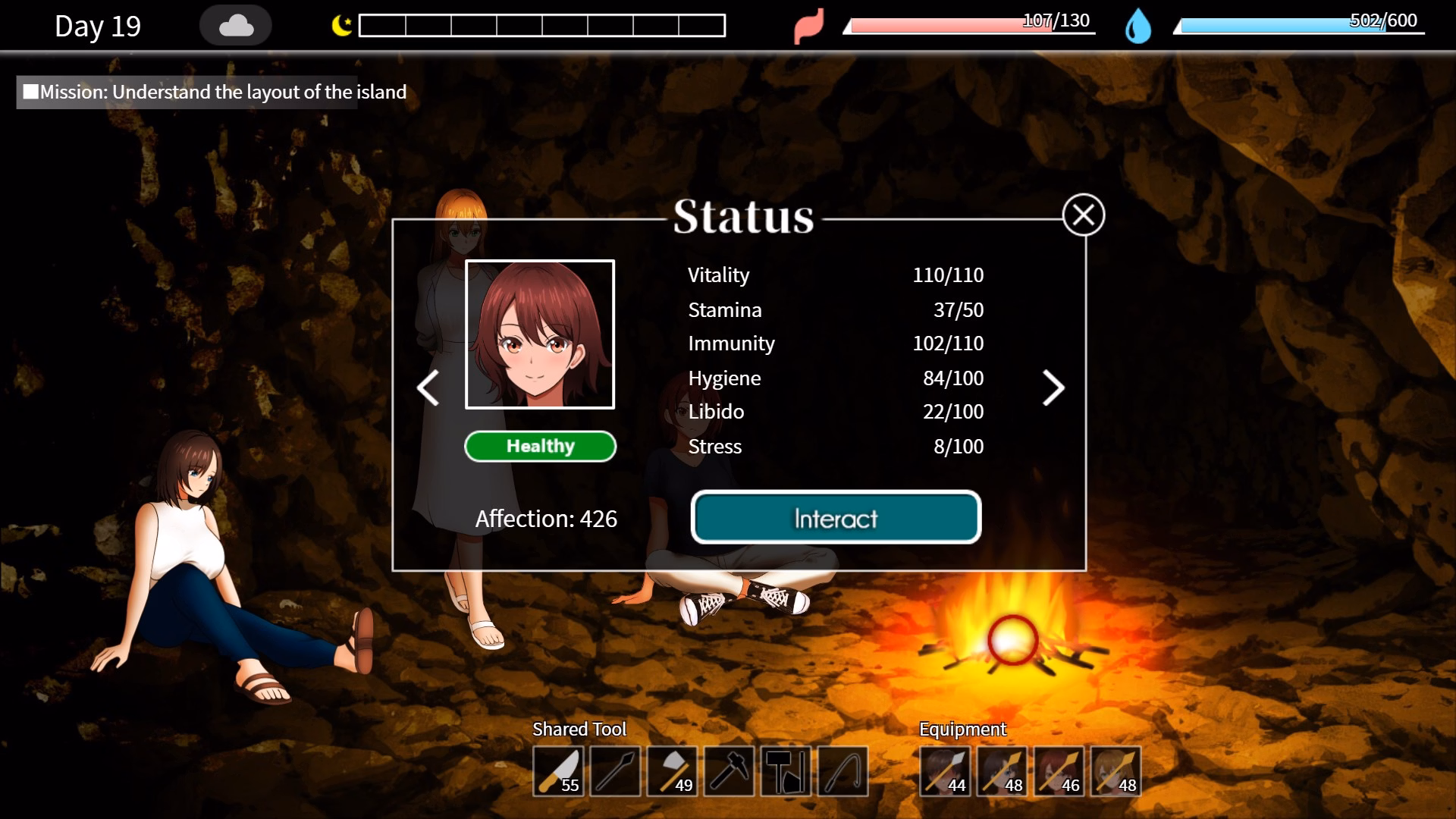Select the hammer and shovel tool slot

point(786,771)
